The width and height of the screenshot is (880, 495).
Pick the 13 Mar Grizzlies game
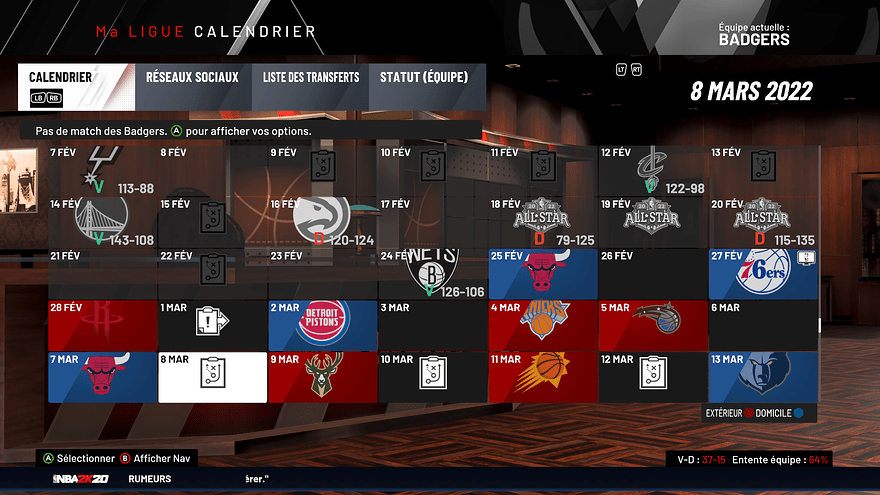pyautogui.click(x=763, y=376)
